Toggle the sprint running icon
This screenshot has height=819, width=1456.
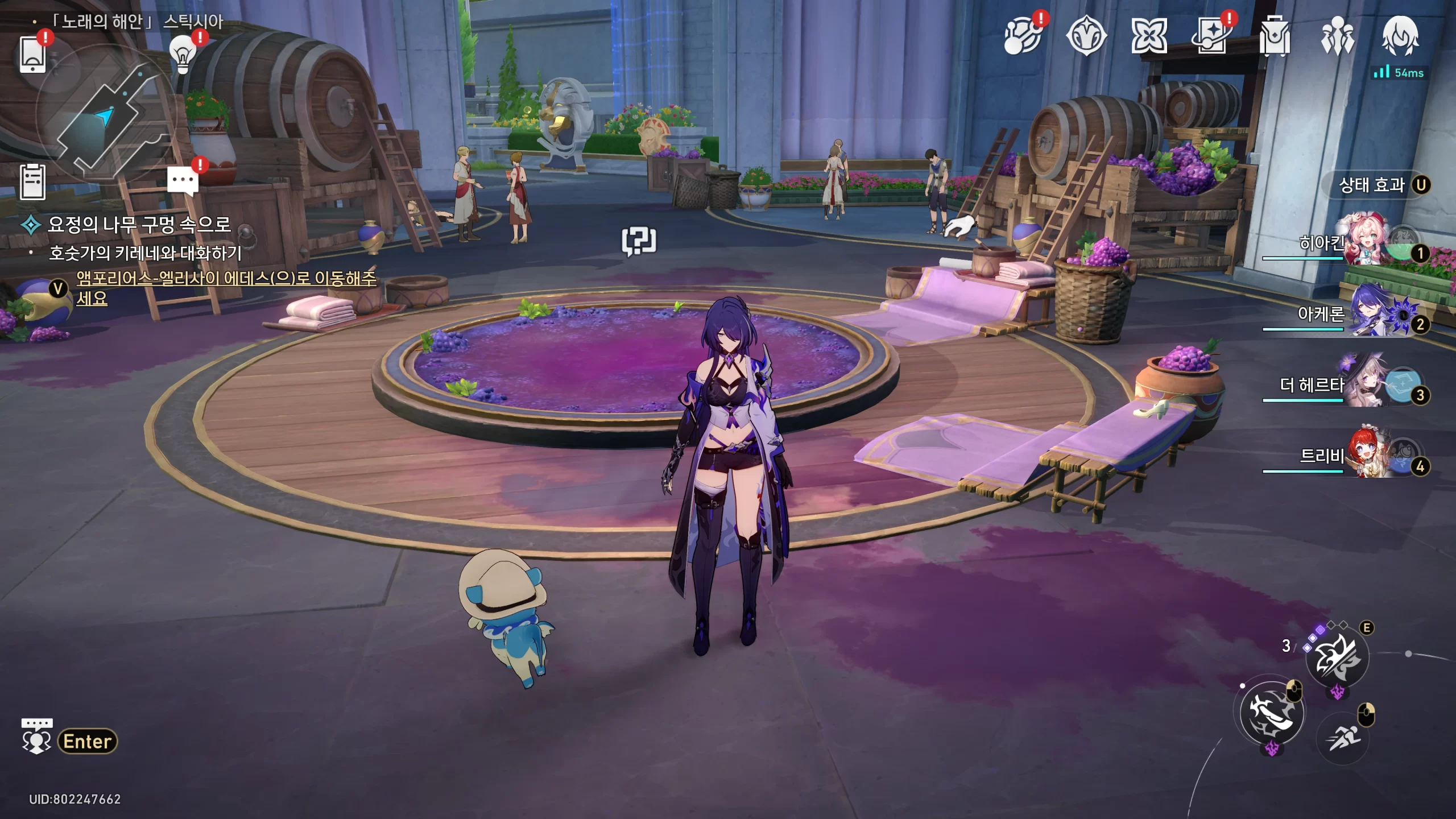point(1343,738)
